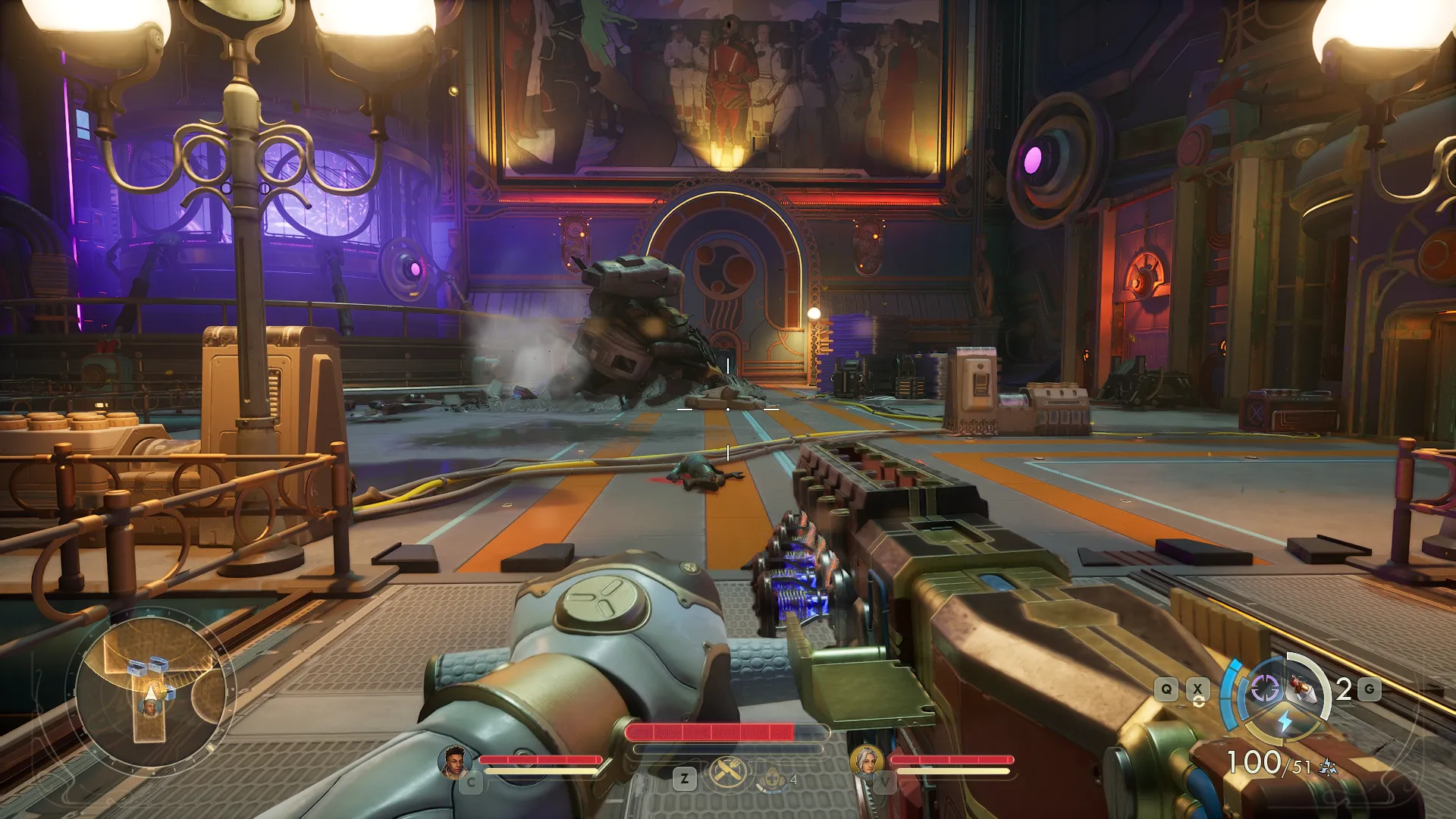1456x819 pixels.
Task: Pick the lightning bolt weapon wheel segment
Action: pyautogui.click(x=1285, y=721)
